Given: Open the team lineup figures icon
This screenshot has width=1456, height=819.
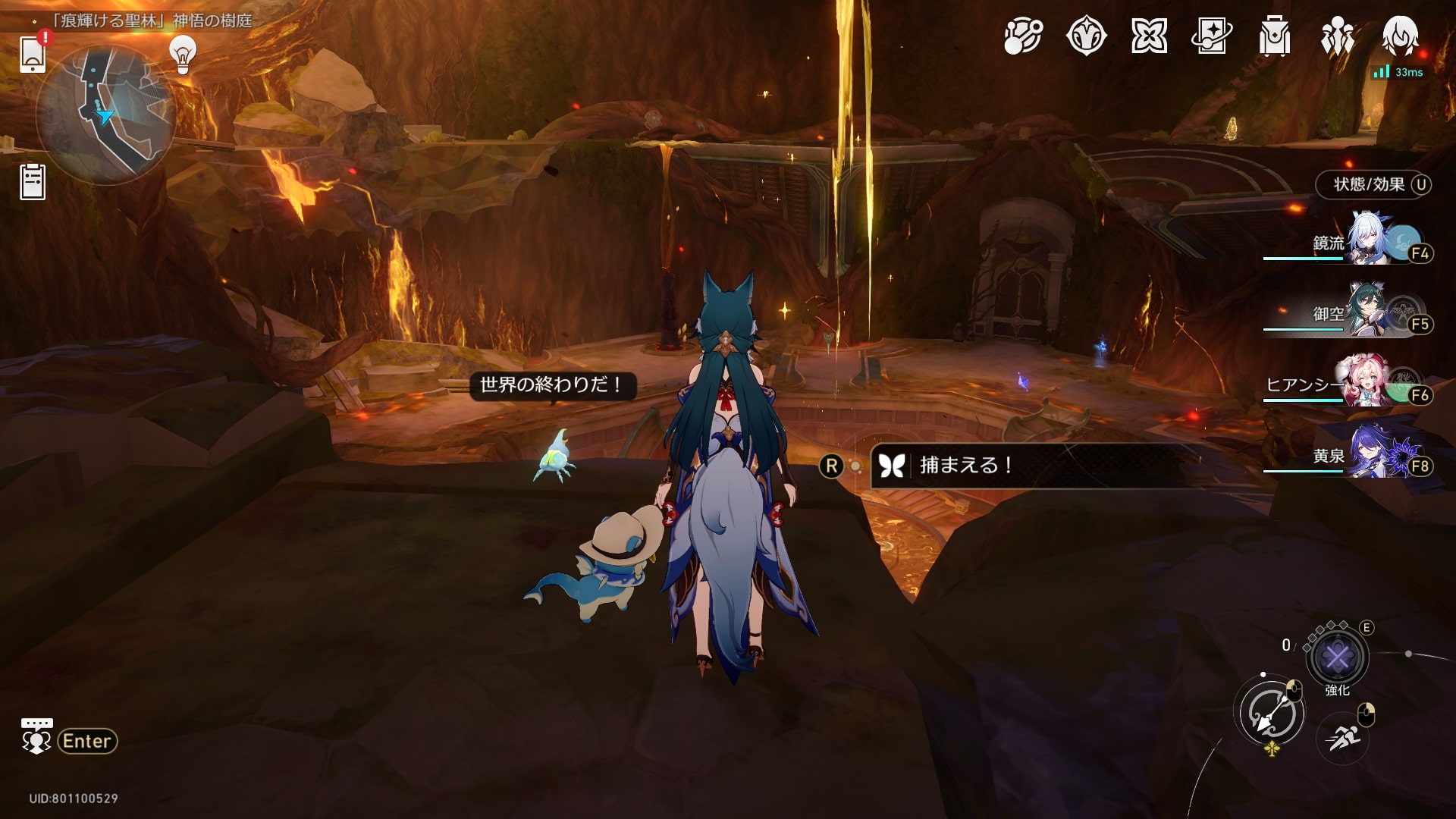Looking at the screenshot, I should click(x=1338, y=36).
